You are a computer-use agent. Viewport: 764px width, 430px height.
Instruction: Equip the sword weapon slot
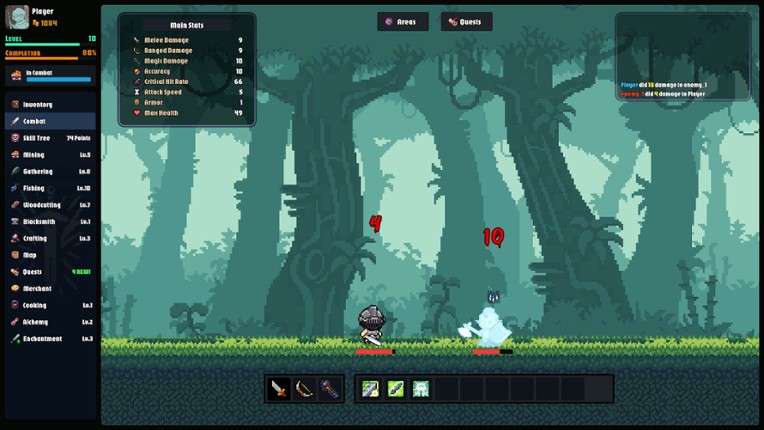[279, 389]
